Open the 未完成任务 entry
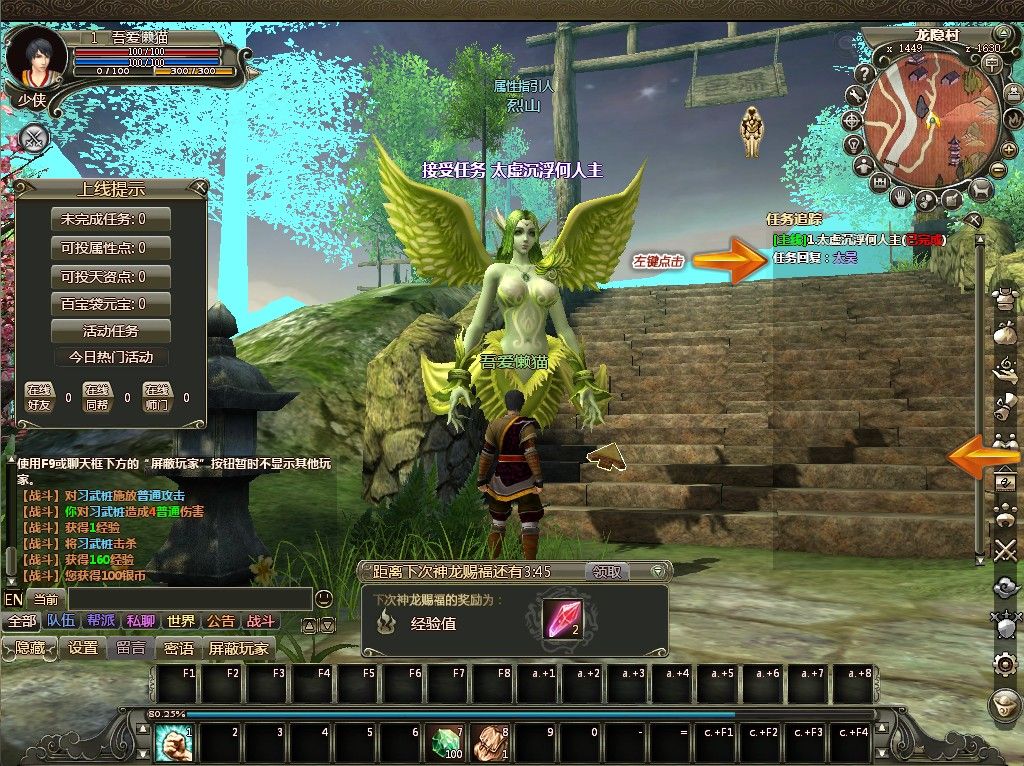The width and height of the screenshot is (1024, 766). 111,219
